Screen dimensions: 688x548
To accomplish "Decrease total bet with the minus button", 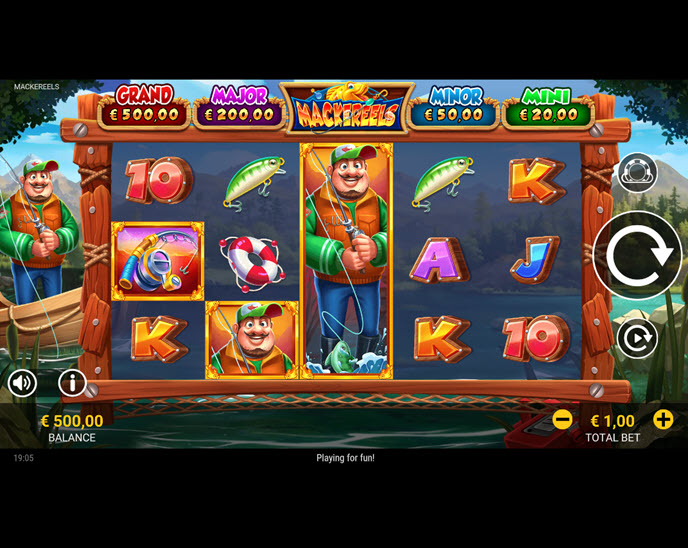I will 563,420.
